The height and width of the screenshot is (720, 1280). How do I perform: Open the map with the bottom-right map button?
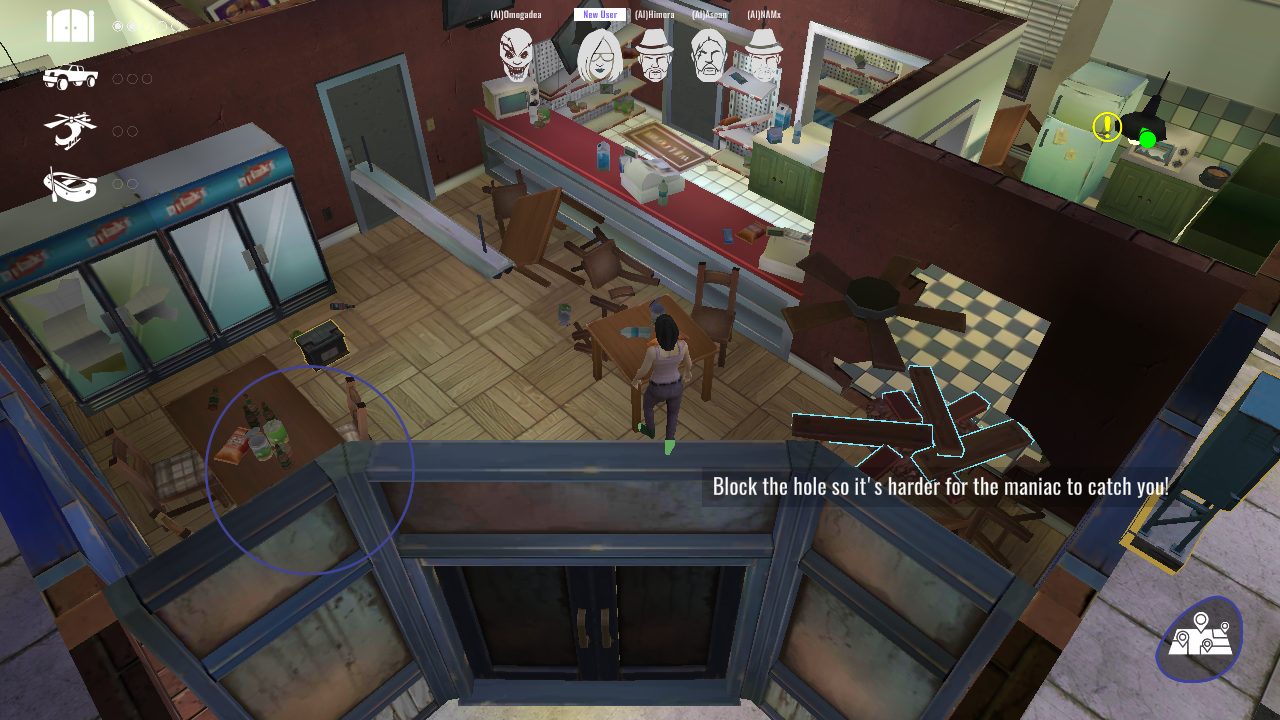click(1199, 639)
